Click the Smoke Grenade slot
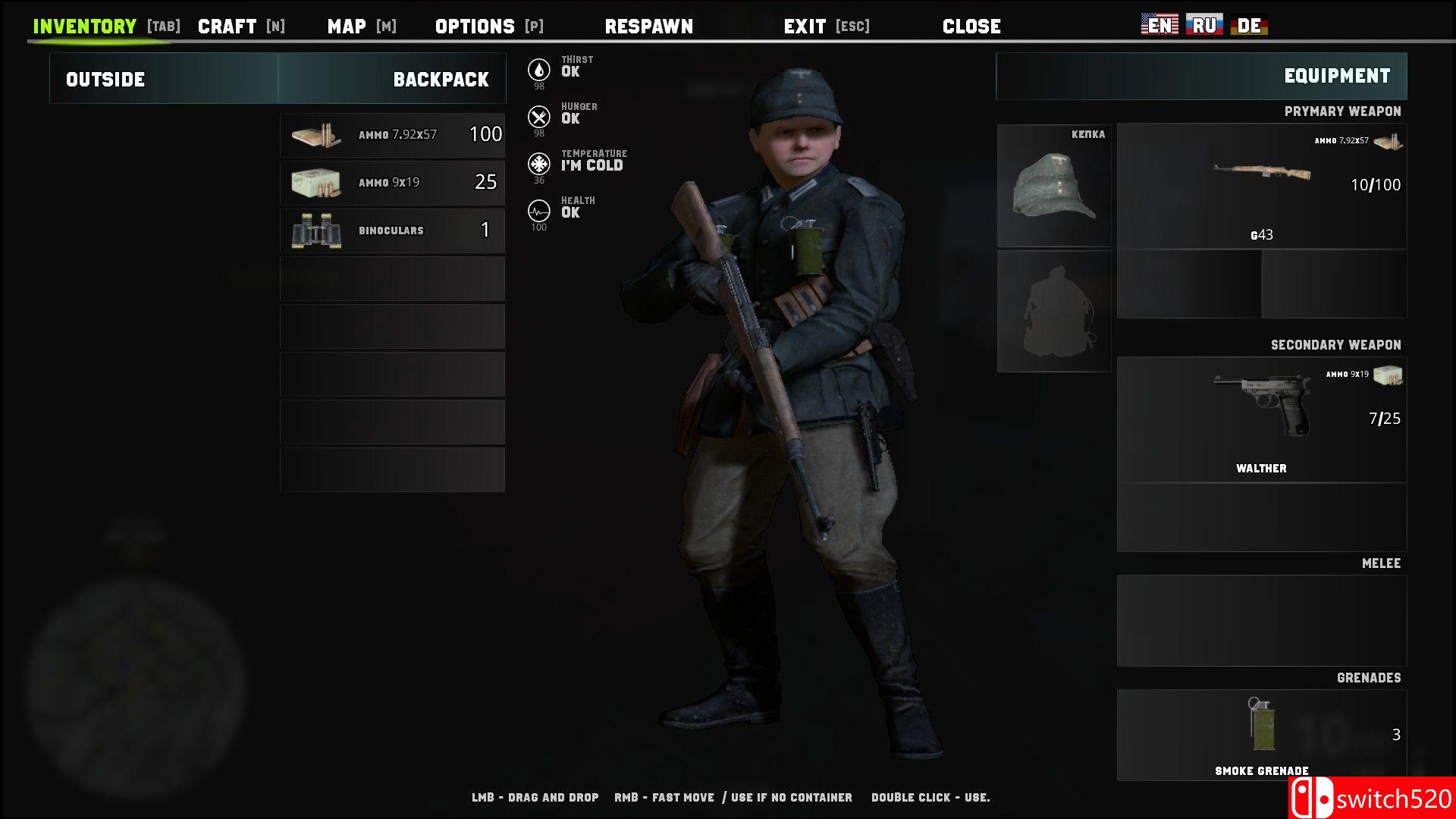This screenshot has width=1456, height=819. [x=1261, y=734]
